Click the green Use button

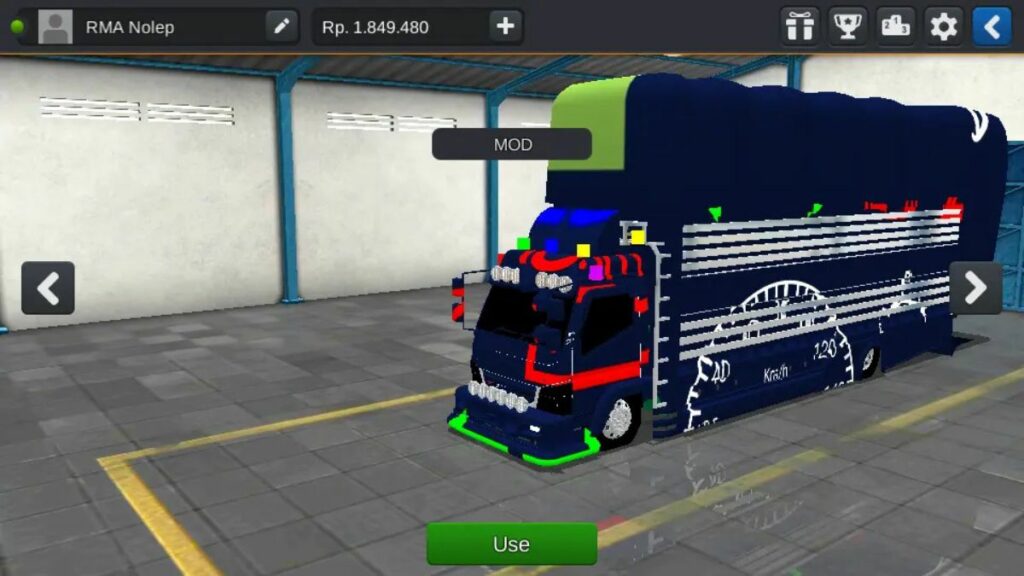[x=511, y=544]
